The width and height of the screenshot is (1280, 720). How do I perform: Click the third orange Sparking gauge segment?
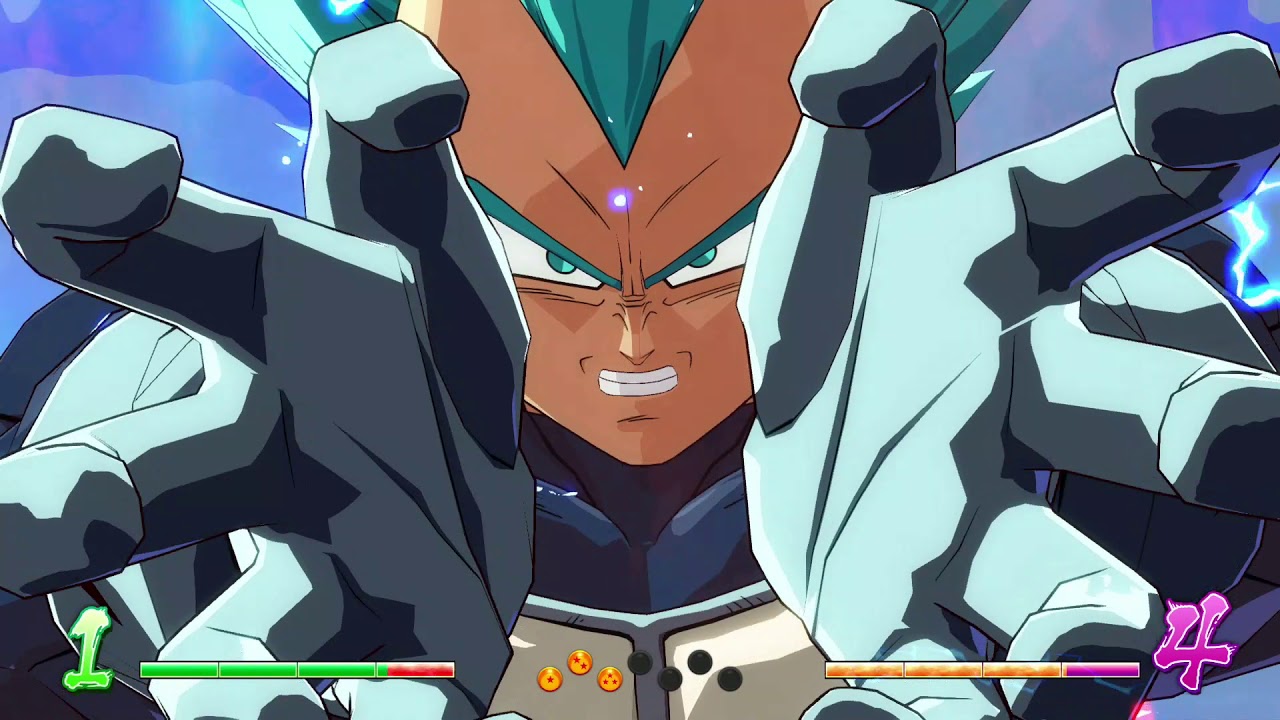(x=1020, y=668)
